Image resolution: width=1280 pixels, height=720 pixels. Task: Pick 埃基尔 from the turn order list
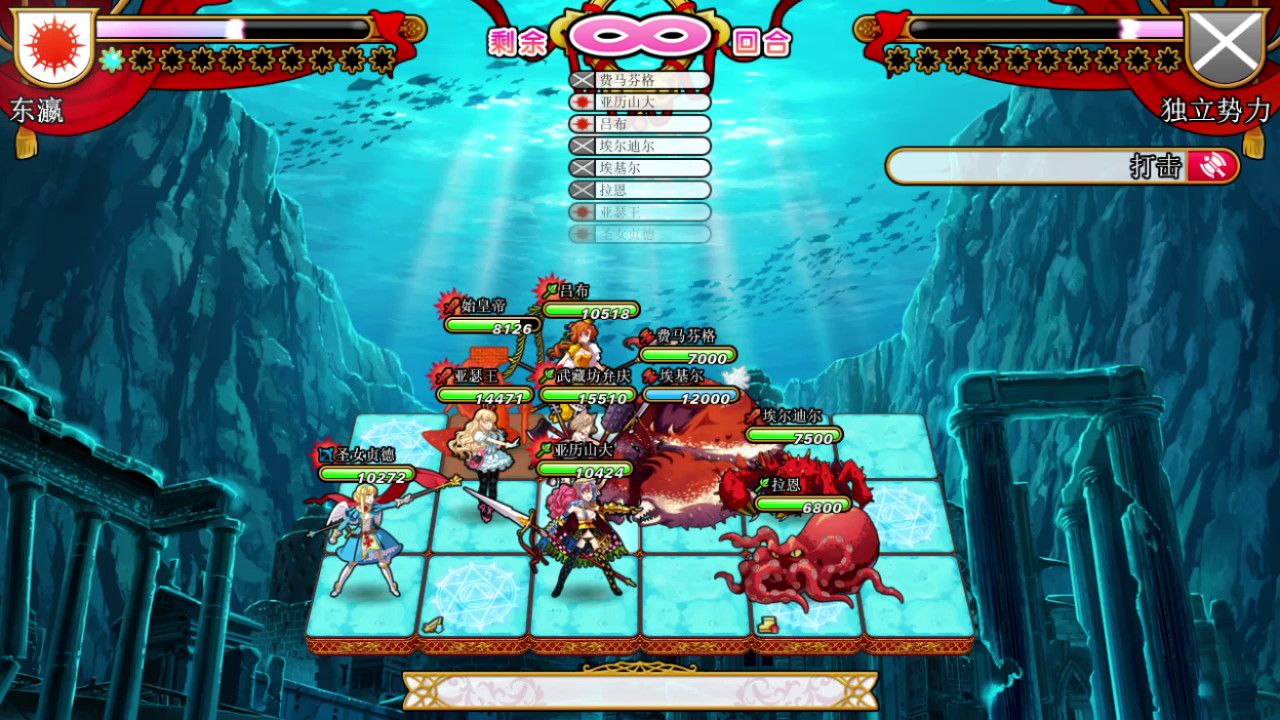640,168
